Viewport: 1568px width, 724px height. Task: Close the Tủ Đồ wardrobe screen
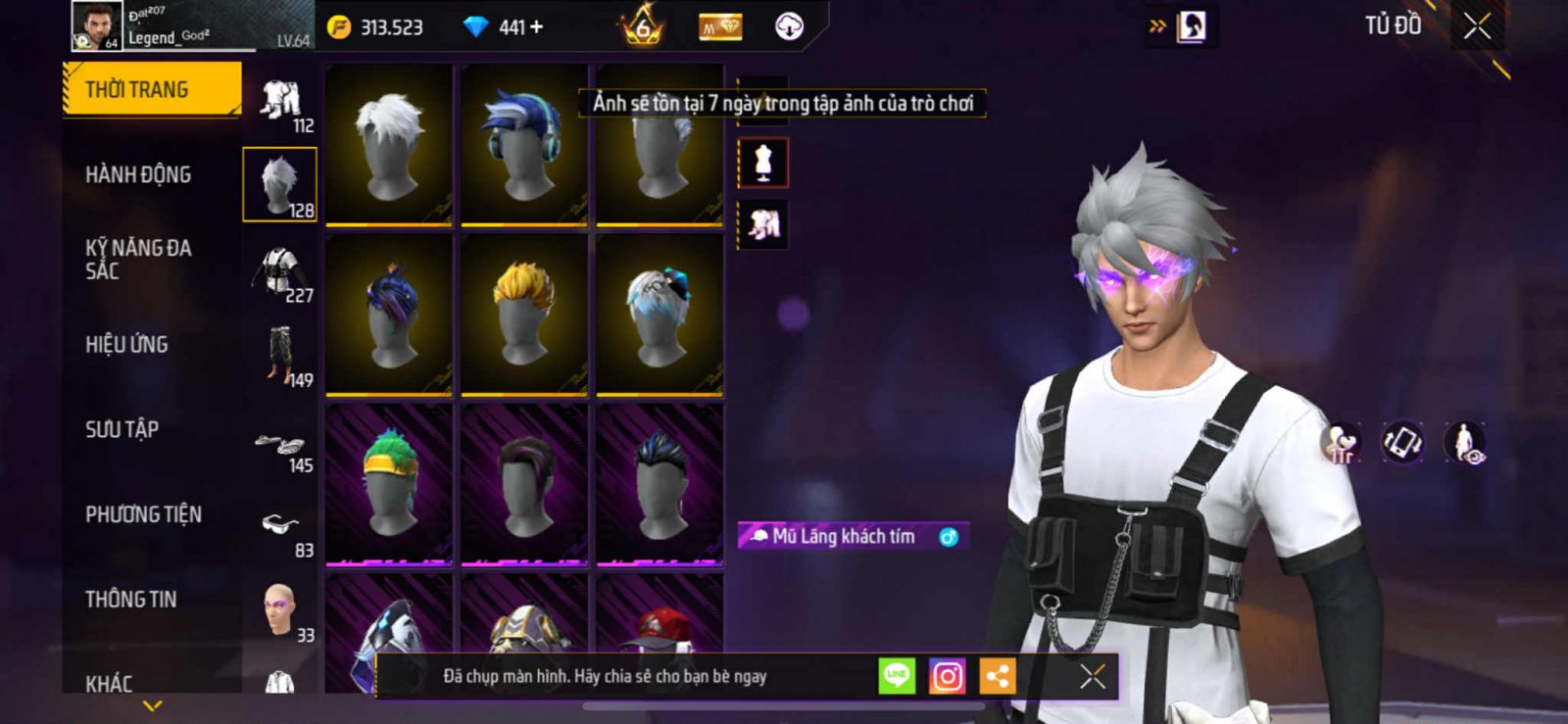tap(1477, 26)
